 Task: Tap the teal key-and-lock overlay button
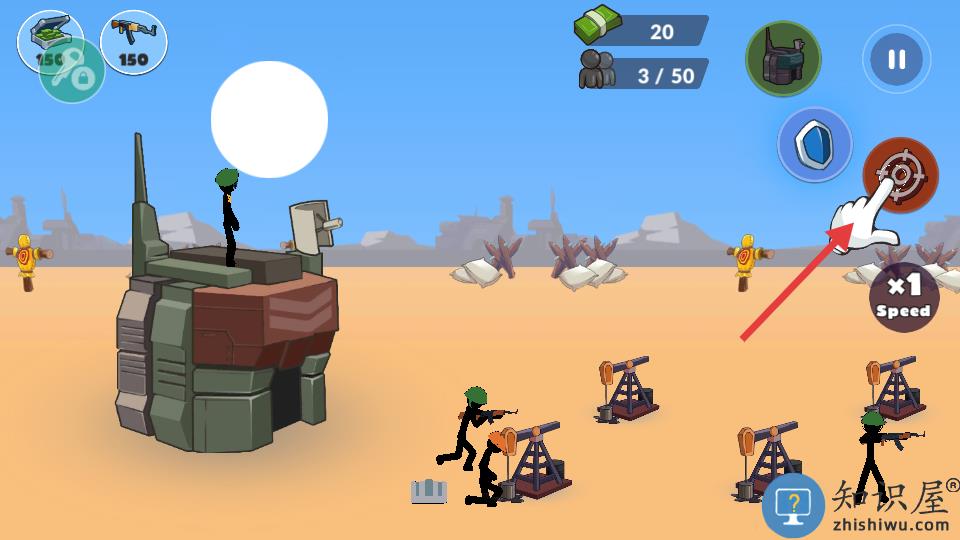pos(72,73)
